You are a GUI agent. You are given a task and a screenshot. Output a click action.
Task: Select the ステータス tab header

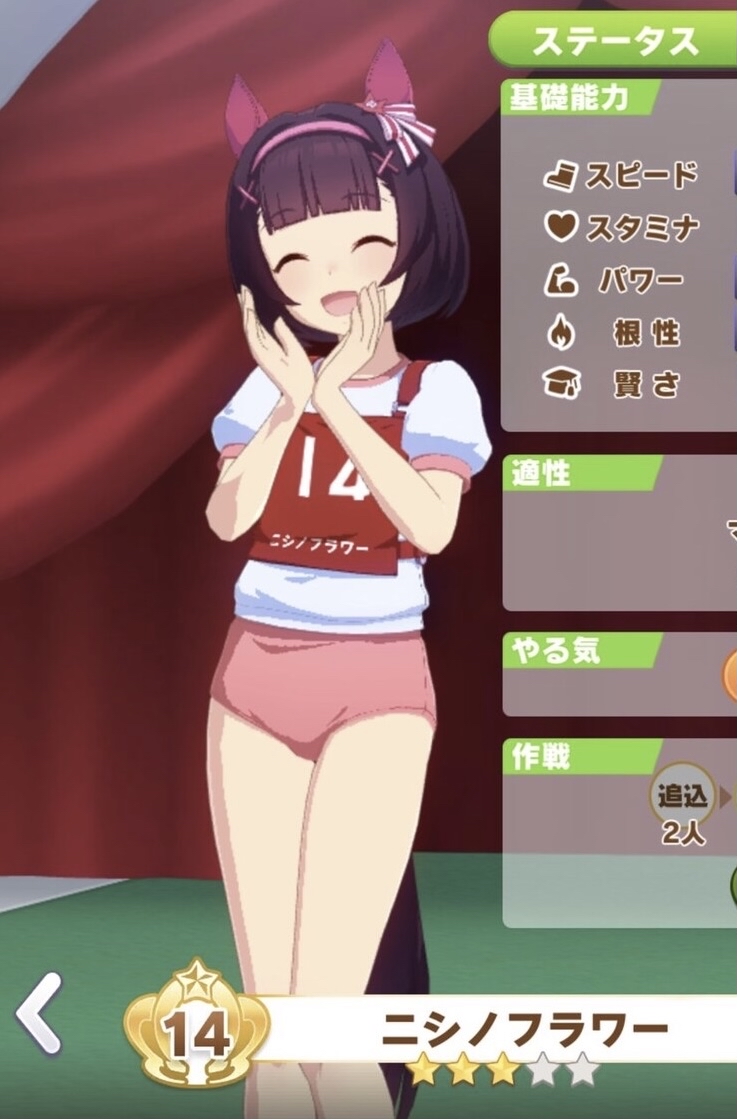pos(614,41)
